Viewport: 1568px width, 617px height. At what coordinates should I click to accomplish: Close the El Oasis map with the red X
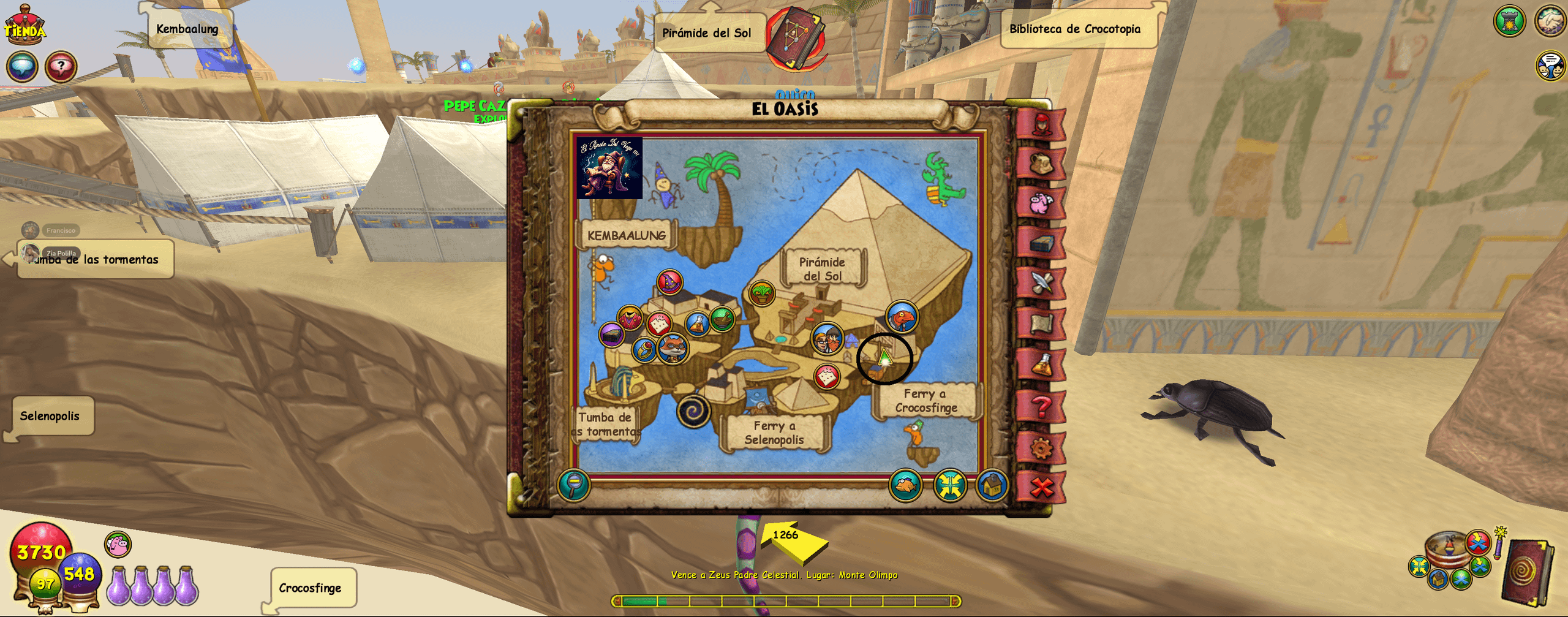1041,487
